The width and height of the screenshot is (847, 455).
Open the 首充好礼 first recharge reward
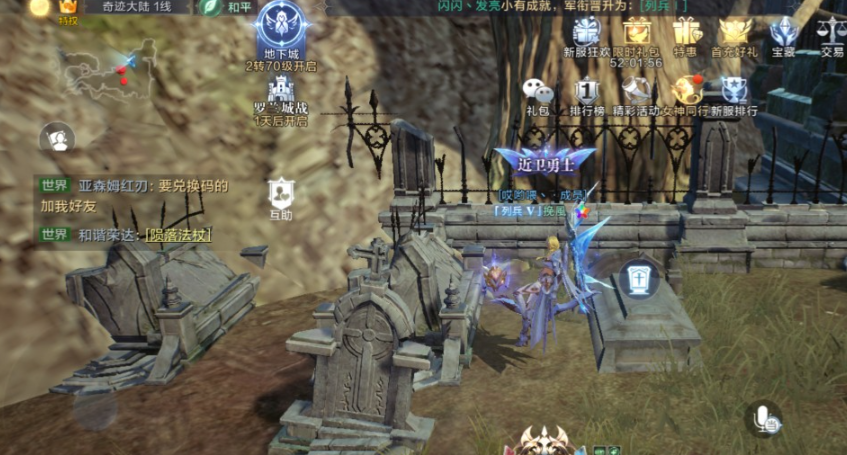735,33
